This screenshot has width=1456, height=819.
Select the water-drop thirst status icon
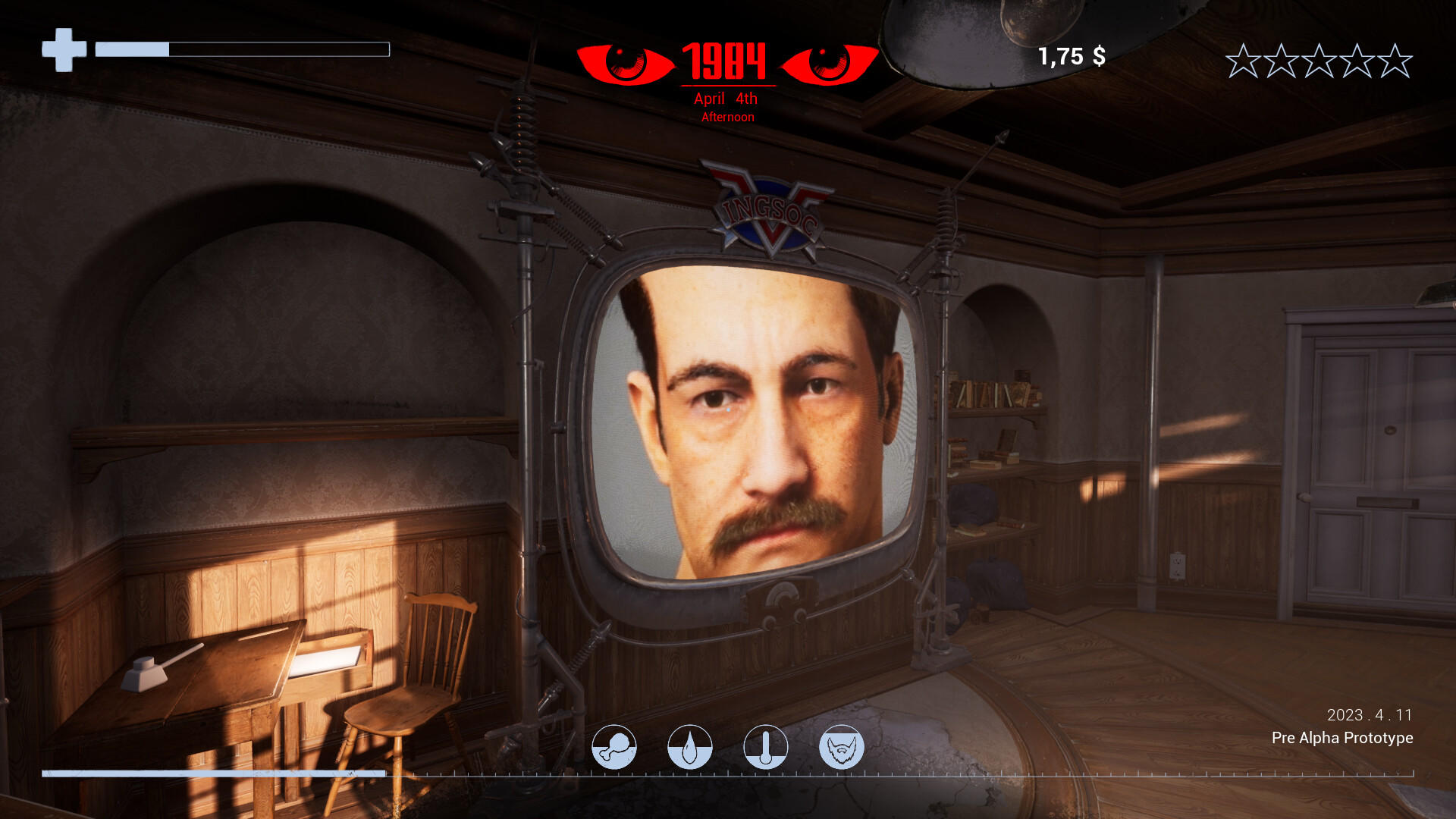[691, 746]
